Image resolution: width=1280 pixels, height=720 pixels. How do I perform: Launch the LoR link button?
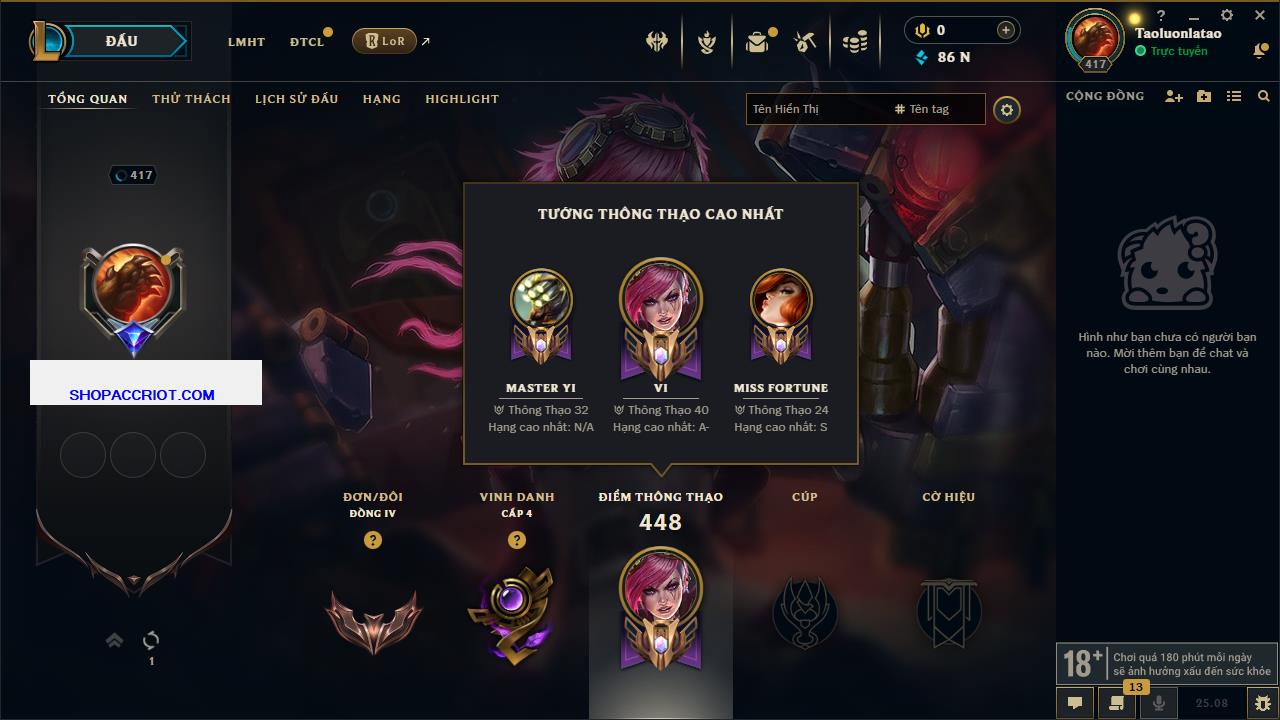click(x=384, y=41)
